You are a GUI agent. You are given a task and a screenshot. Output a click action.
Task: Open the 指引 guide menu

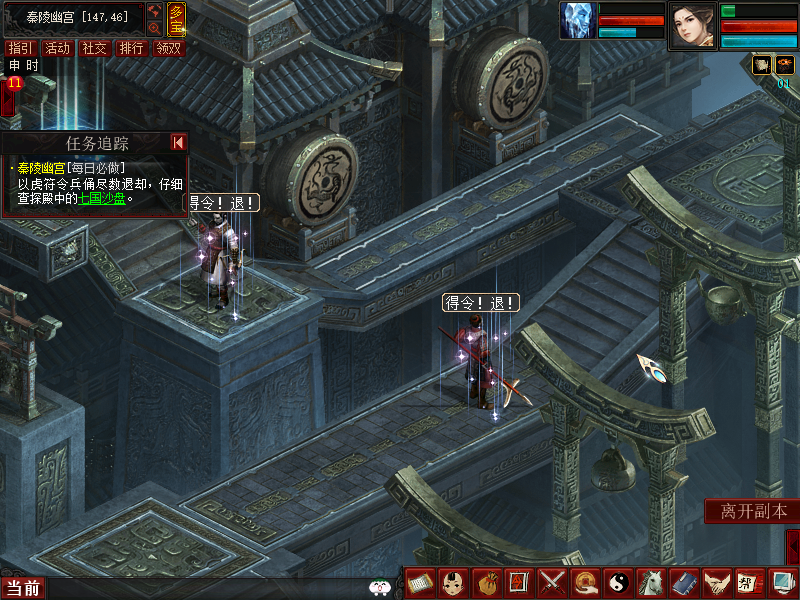click(21, 48)
